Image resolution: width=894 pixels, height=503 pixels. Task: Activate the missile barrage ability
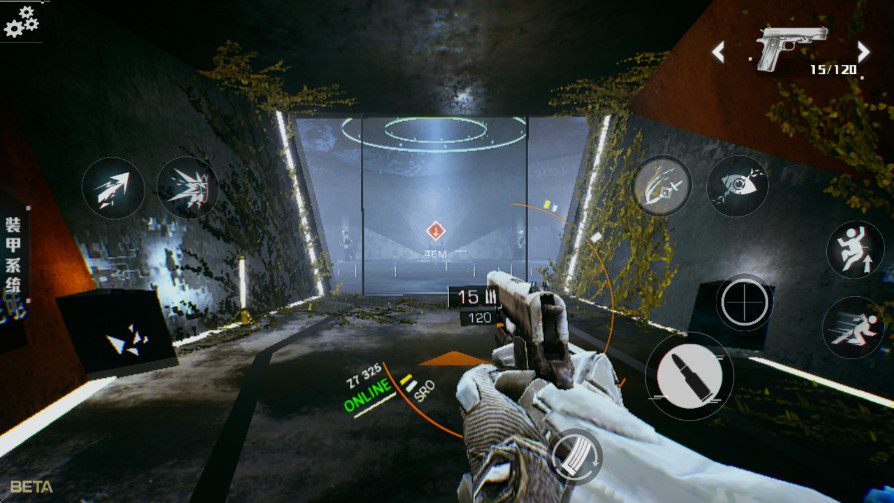[187, 188]
